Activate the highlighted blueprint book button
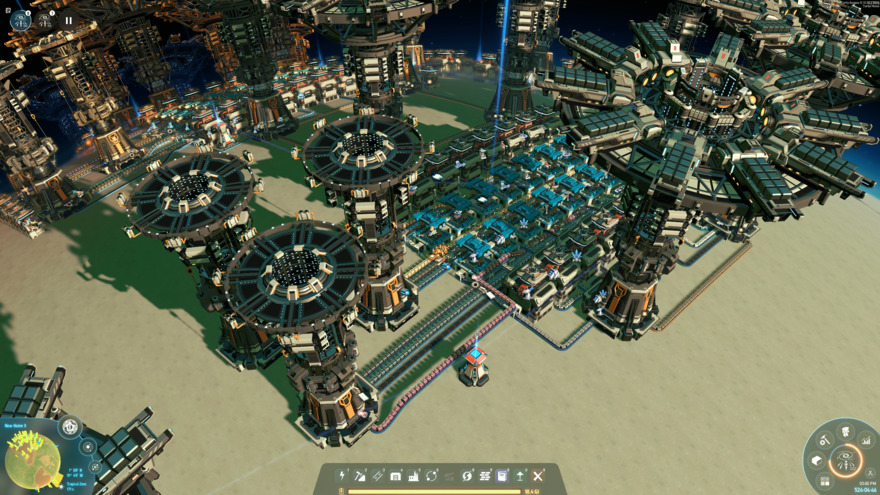This screenshot has height=495, width=880. pos(502,476)
